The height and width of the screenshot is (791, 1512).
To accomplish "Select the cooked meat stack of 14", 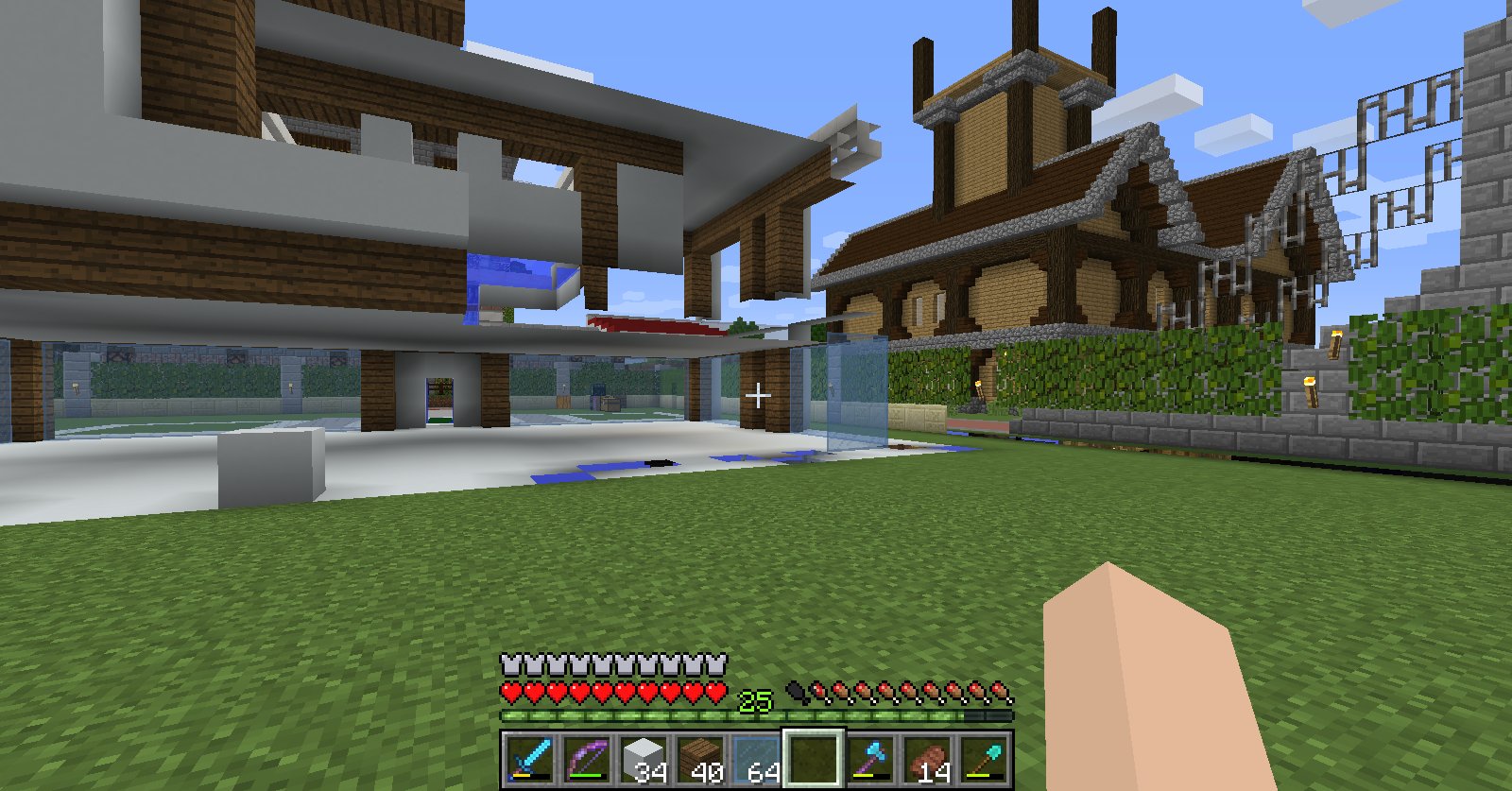I will (927, 758).
